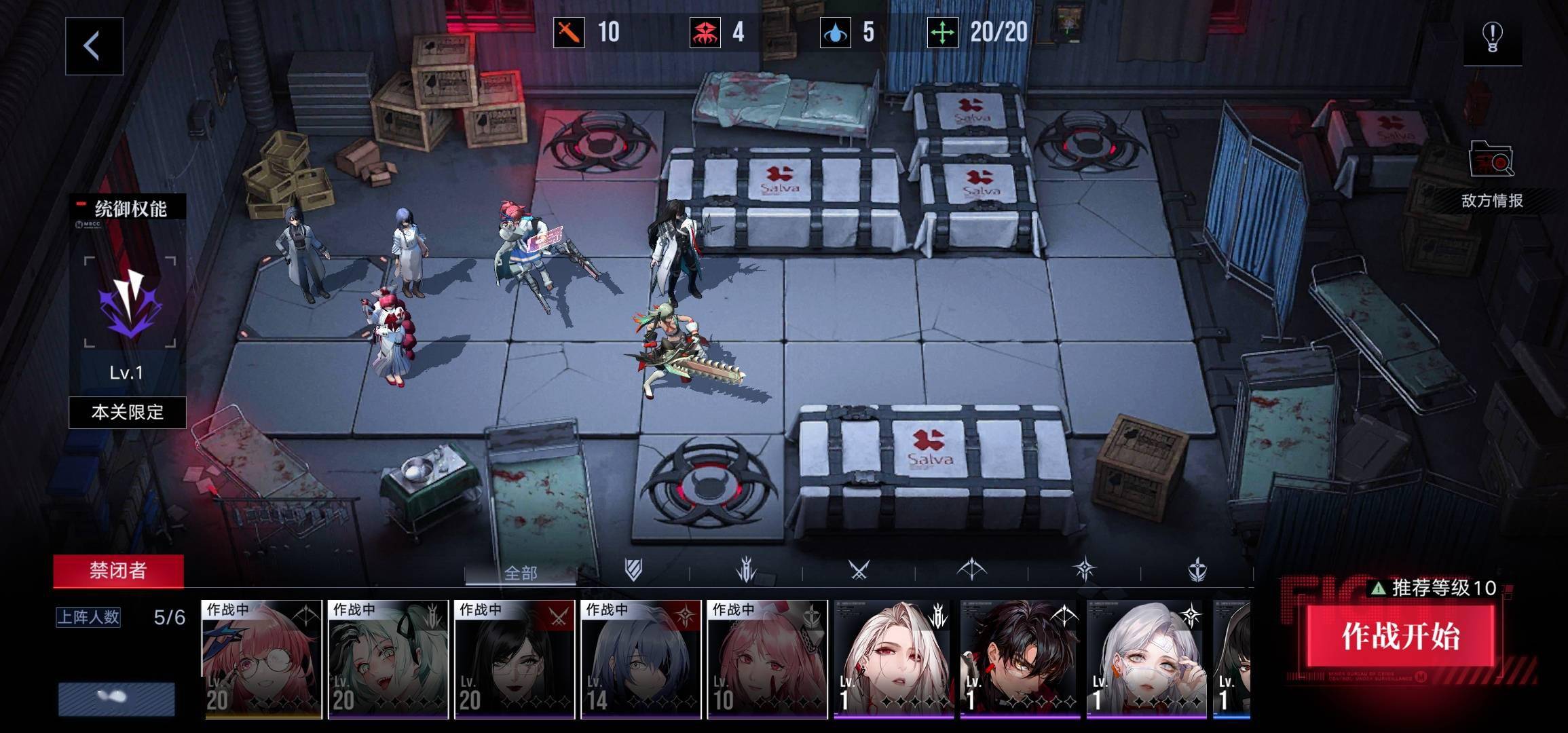The image size is (1568, 733).
Task: Choose the pink-haired Lv.10 character card
Action: [767, 659]
